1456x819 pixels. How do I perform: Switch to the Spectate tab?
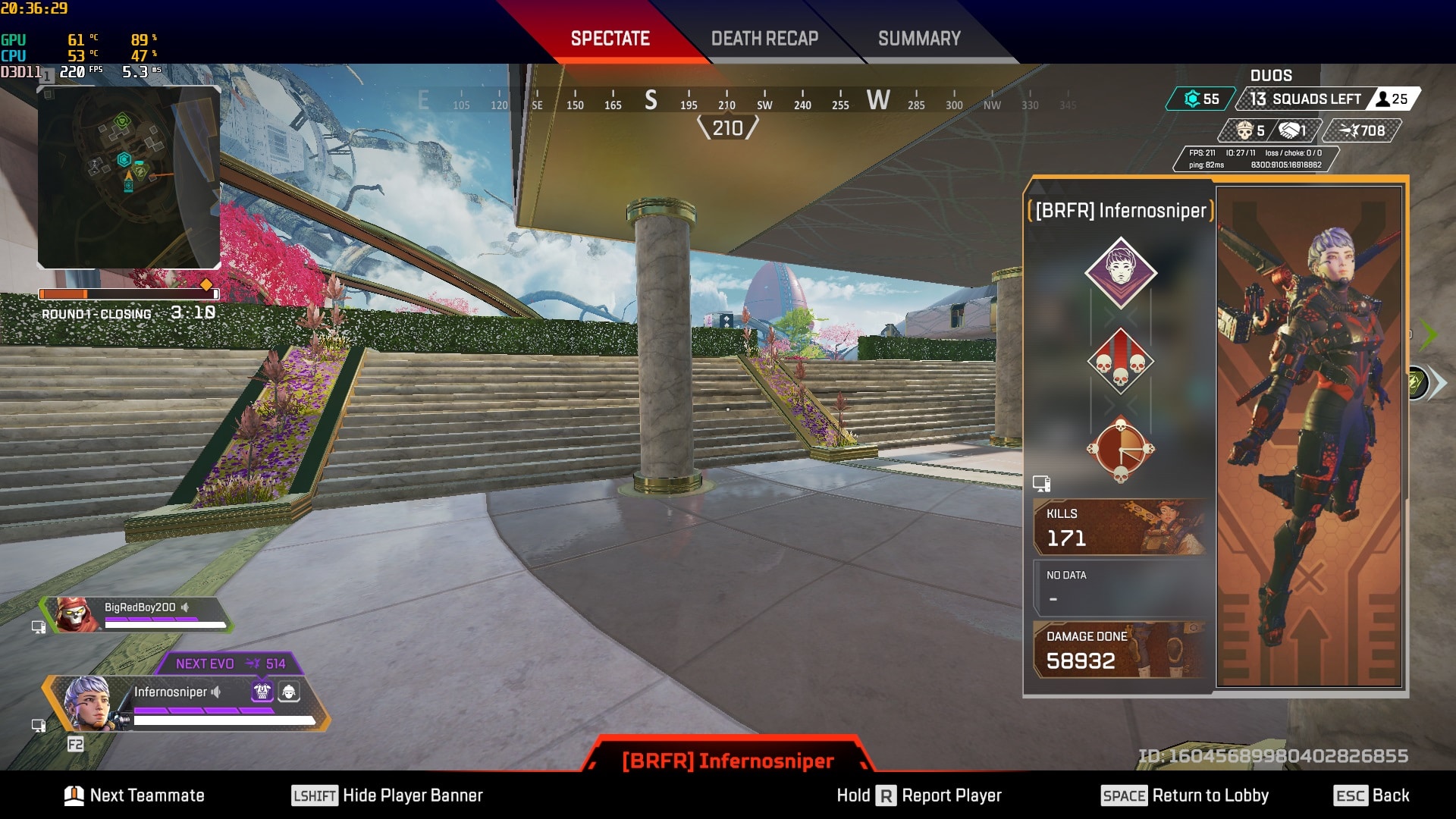[x=610, y=39]
